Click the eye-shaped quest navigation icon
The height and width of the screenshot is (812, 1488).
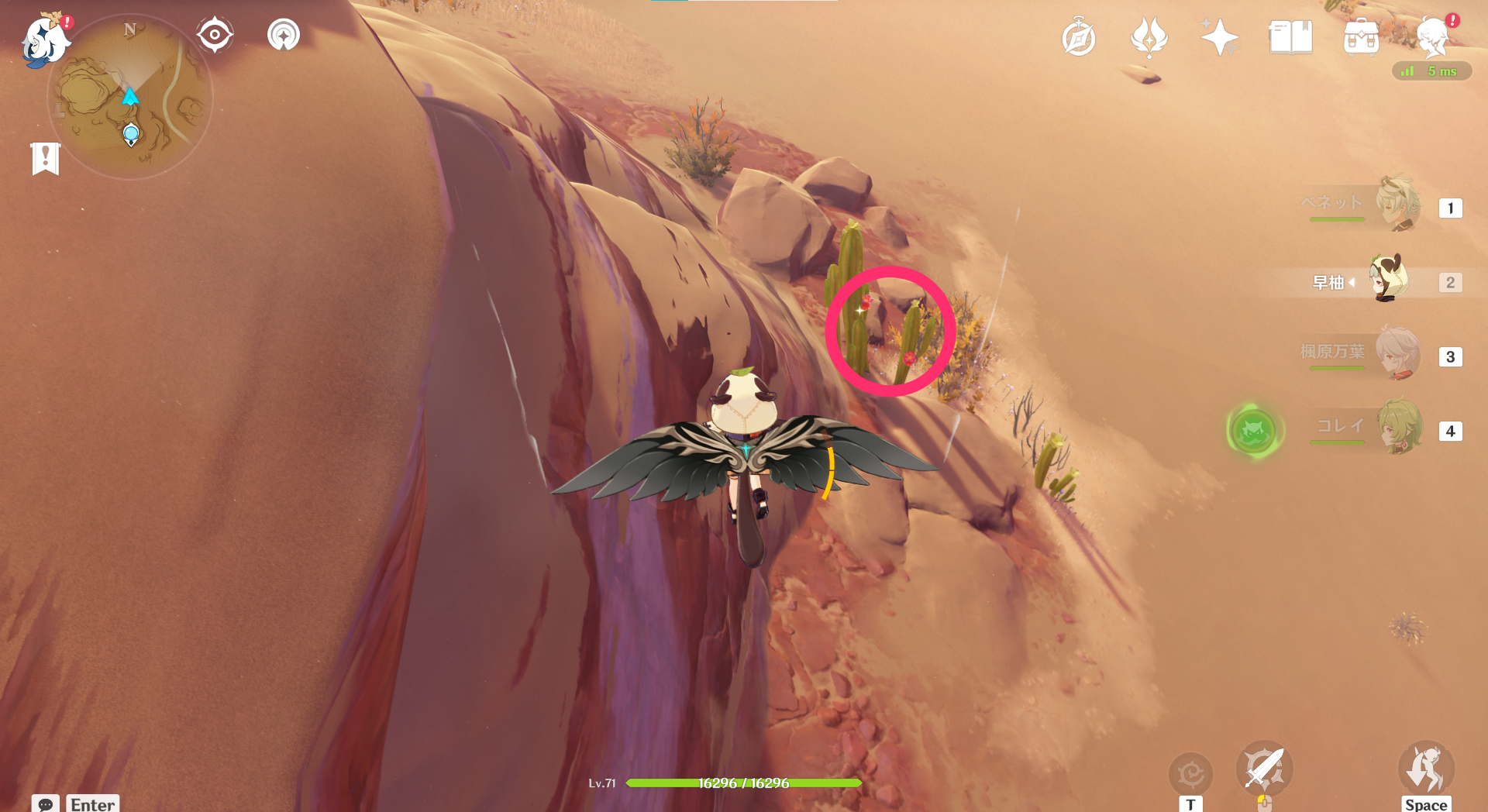(214, 33)
